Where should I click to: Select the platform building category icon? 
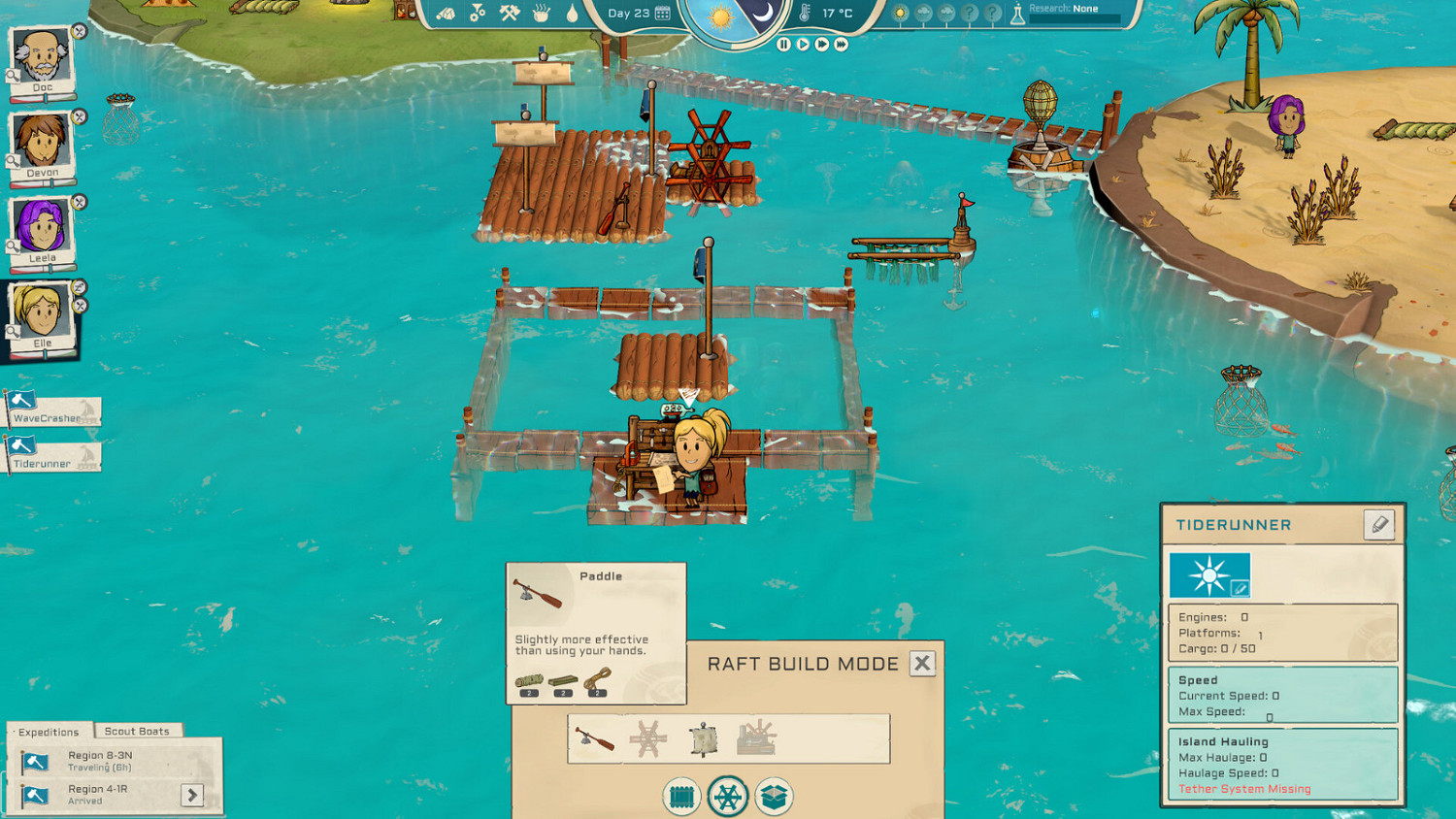pyautogui.click(x=681, y=796)
